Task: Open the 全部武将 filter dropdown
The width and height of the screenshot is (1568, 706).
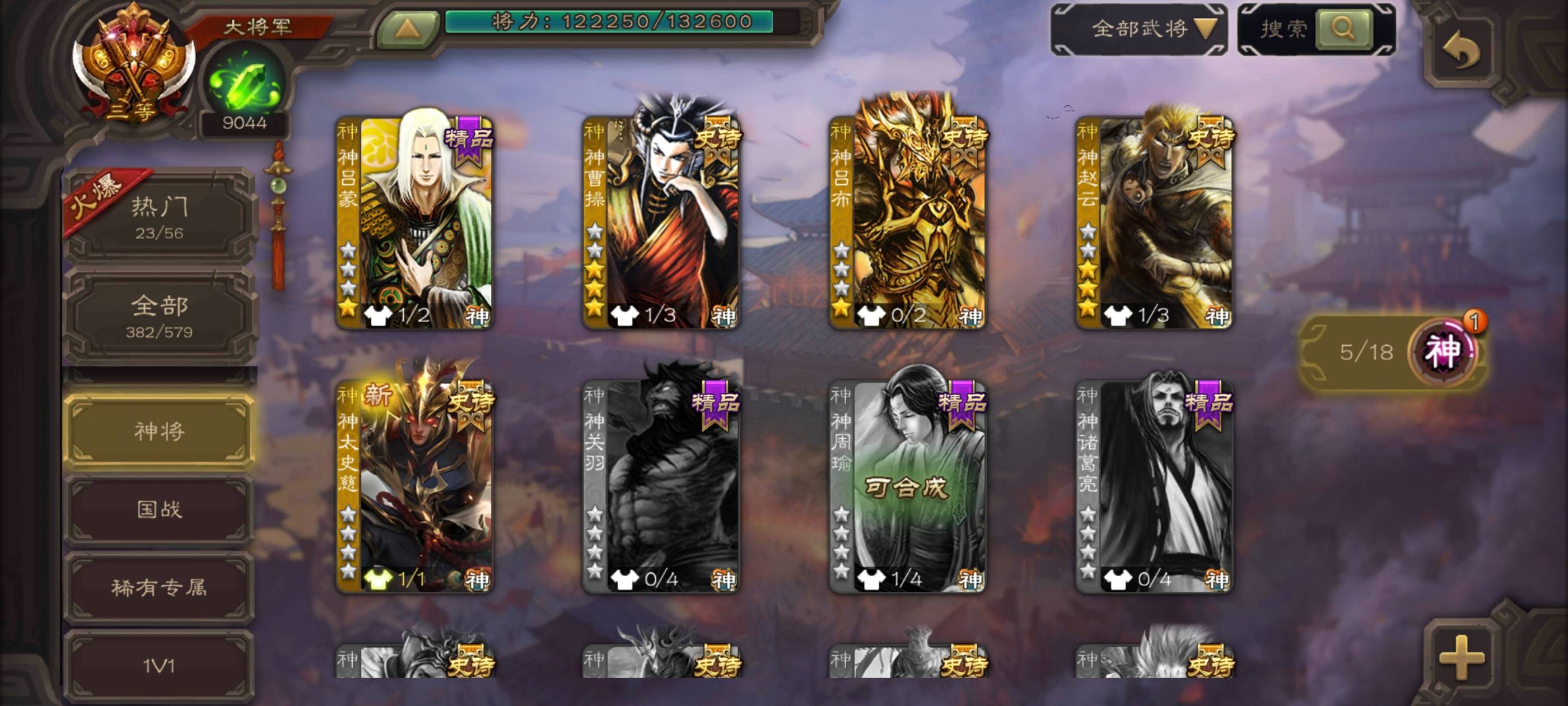Action: point(1139,29)
